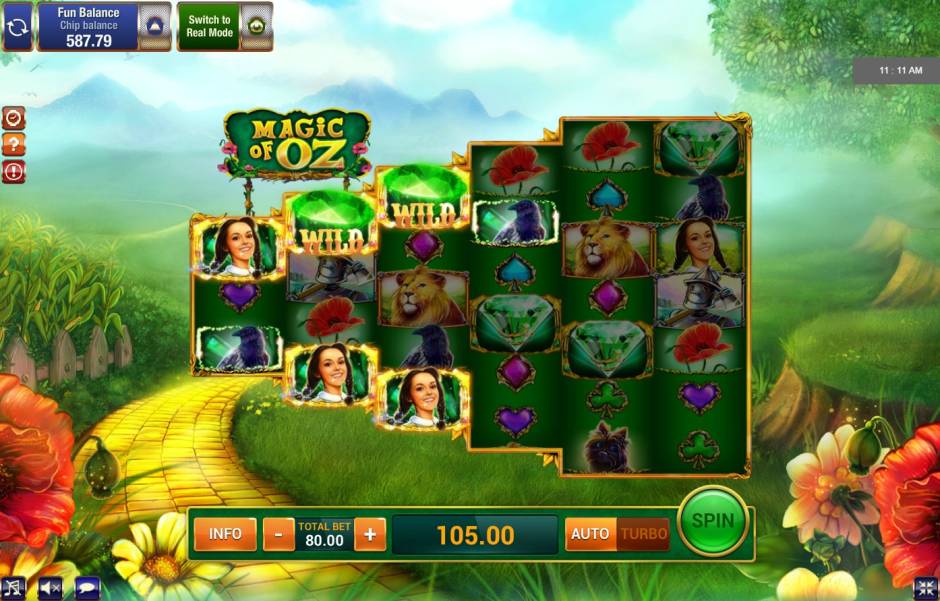
Task: Spin the reels with the green SPIN button
Action: click(x=713, y=521)
